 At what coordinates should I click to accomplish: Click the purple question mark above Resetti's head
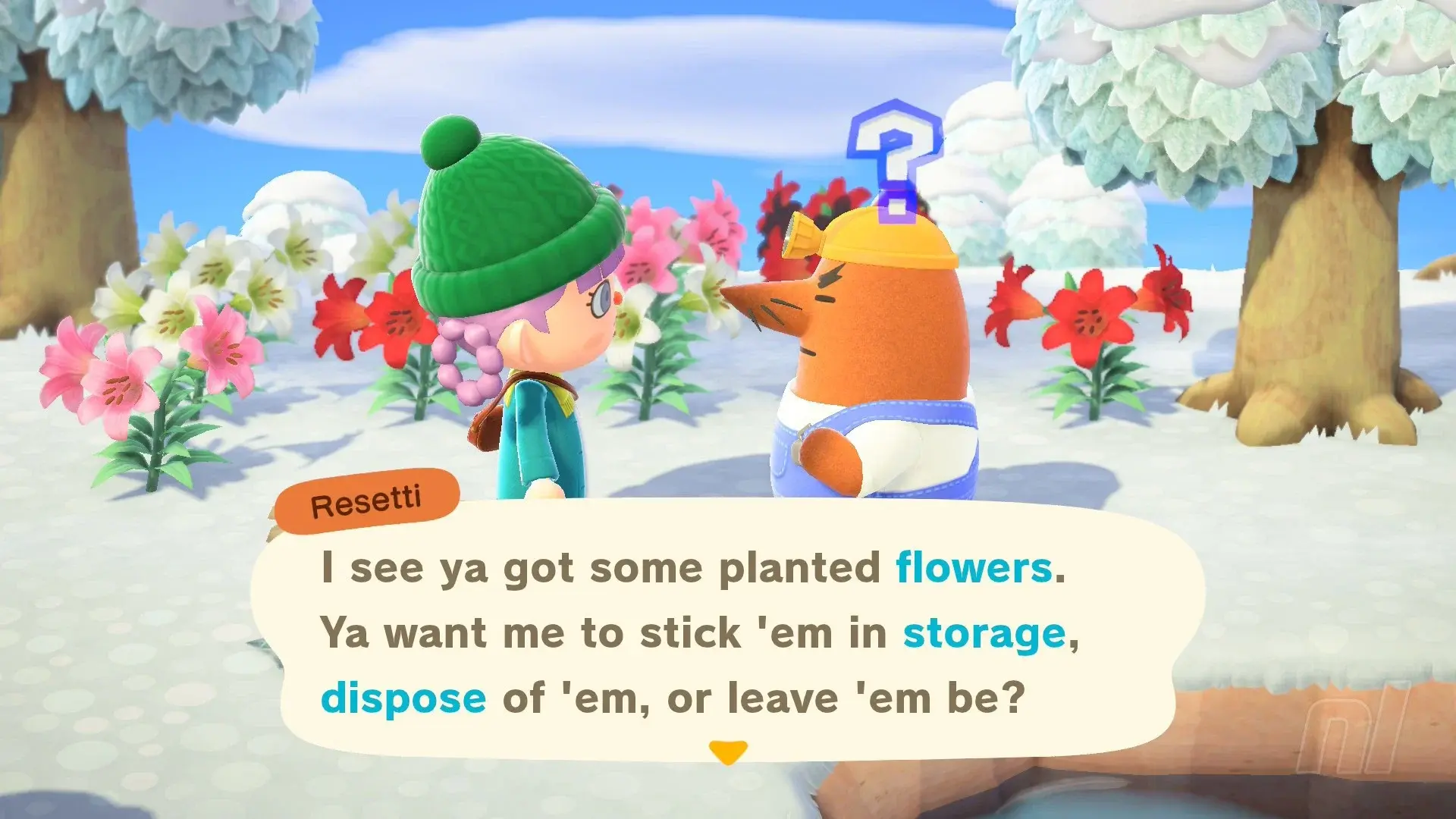[895, 159]
